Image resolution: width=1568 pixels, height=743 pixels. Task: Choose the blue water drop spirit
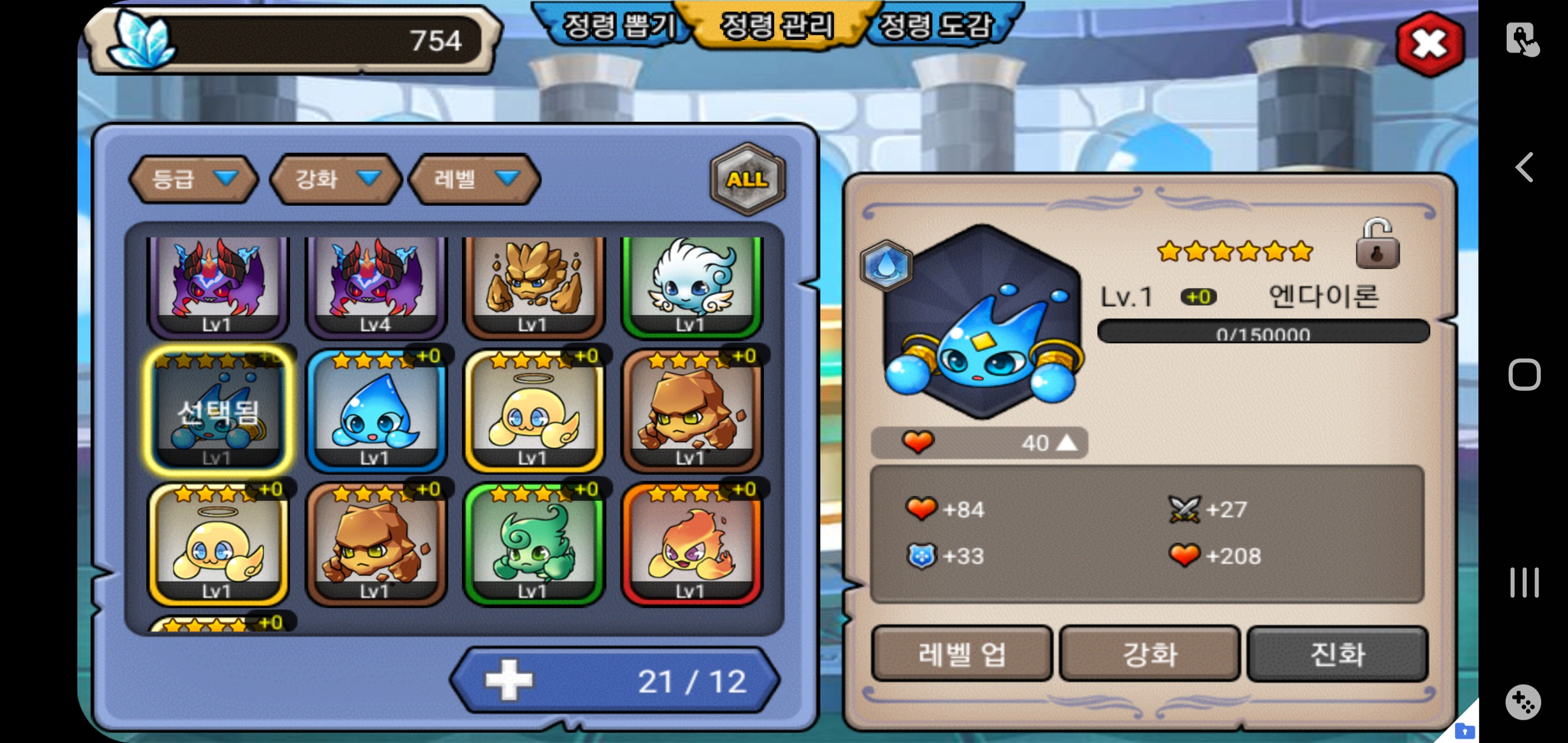(x=375, y=412)
